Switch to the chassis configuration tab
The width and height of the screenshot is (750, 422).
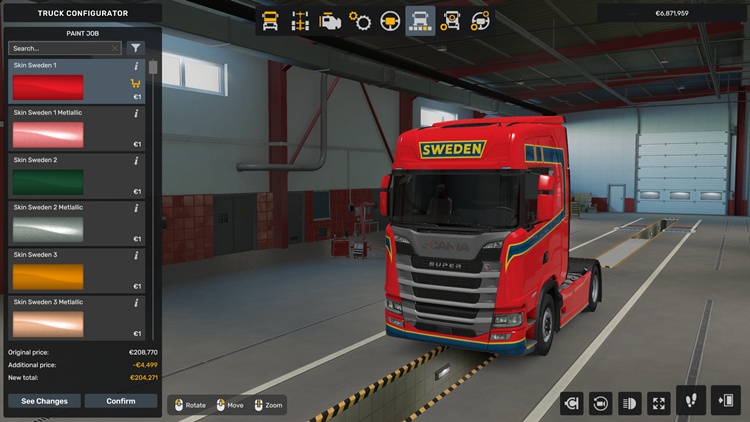299,20
